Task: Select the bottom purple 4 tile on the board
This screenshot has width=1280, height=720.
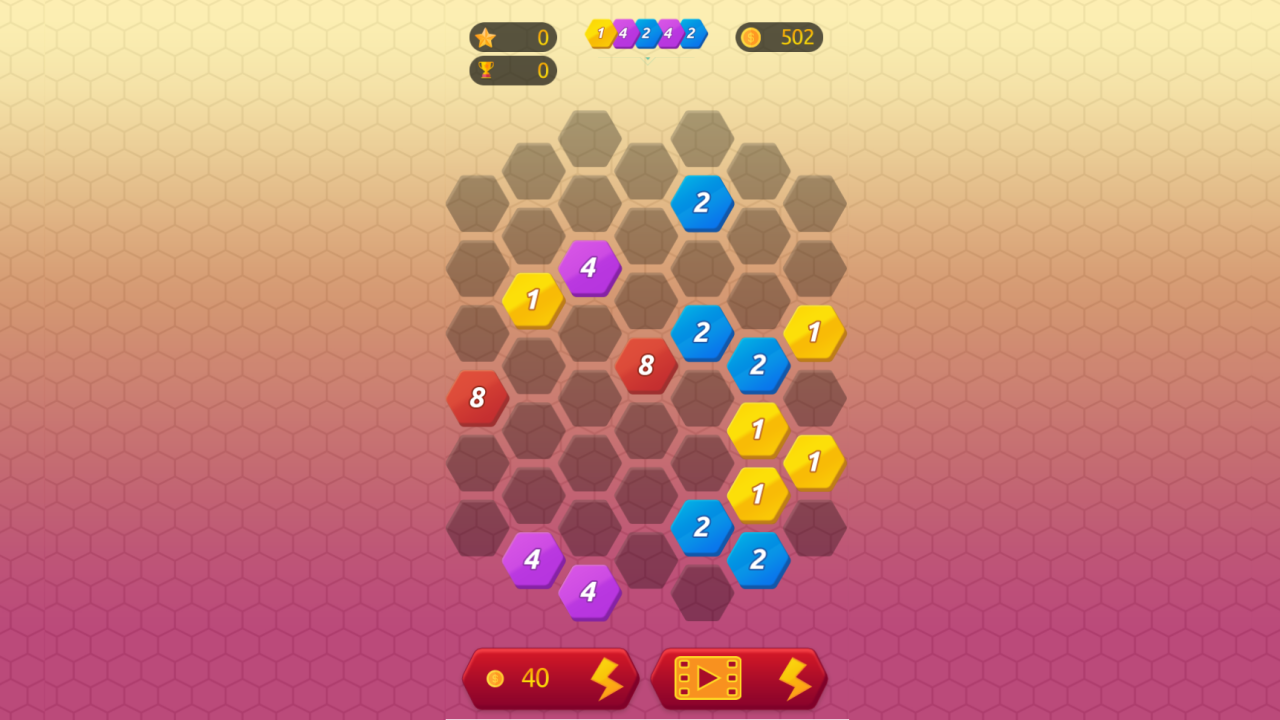Action: tap(591, 593)
